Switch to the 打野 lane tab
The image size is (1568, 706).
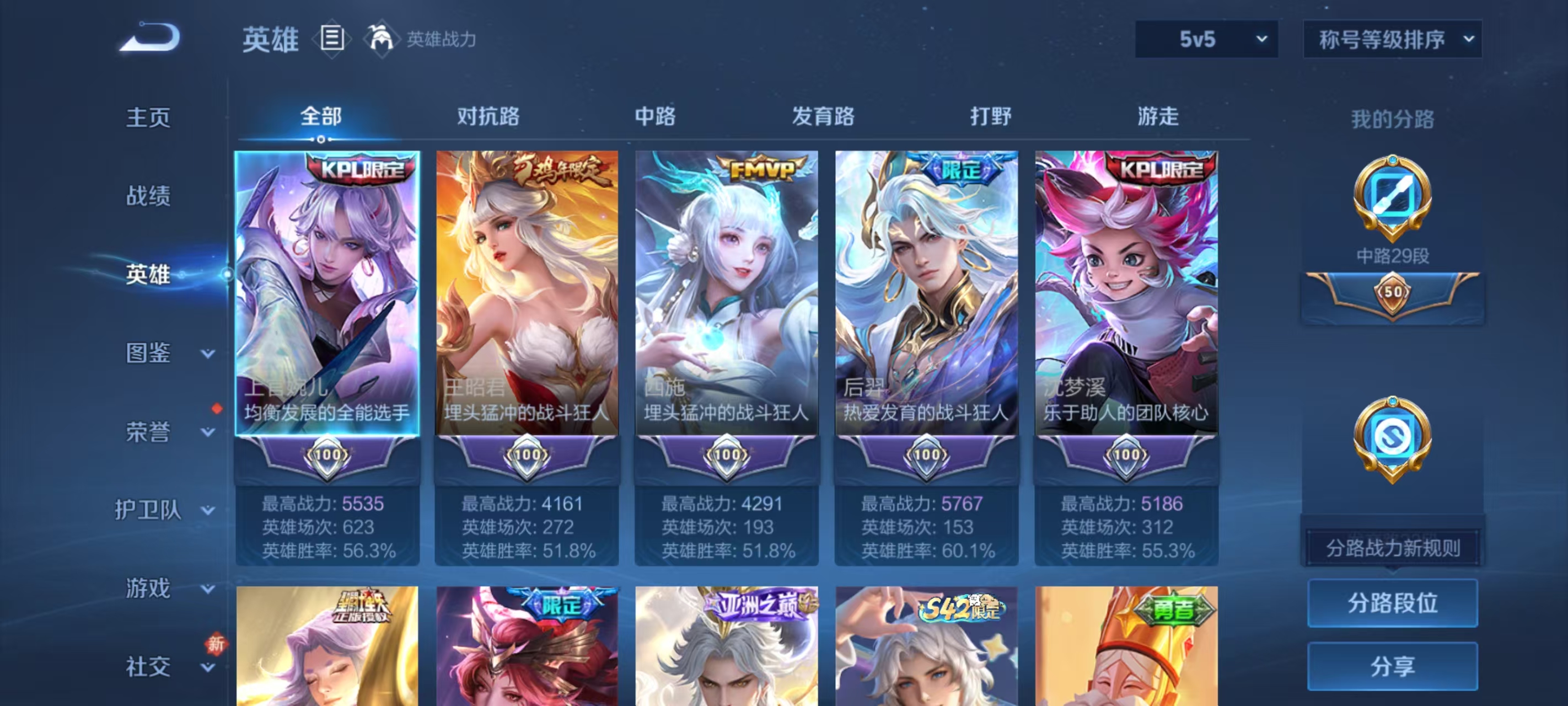[x=991, y=116]
